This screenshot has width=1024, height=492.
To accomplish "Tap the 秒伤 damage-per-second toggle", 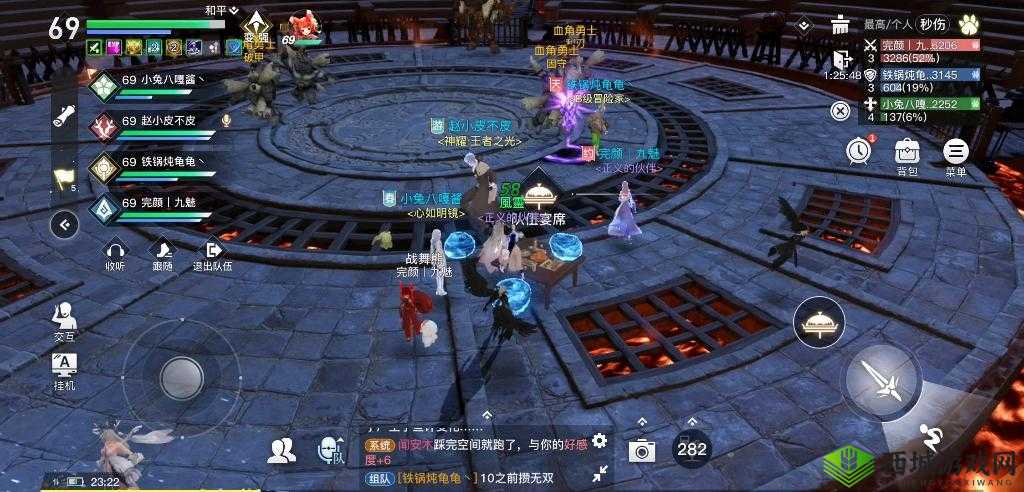I will point(934,24).
